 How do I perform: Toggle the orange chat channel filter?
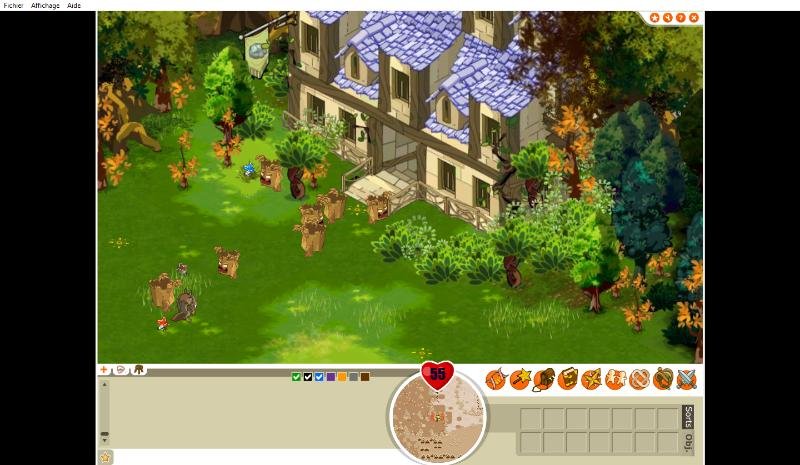(x=342, y=377)
